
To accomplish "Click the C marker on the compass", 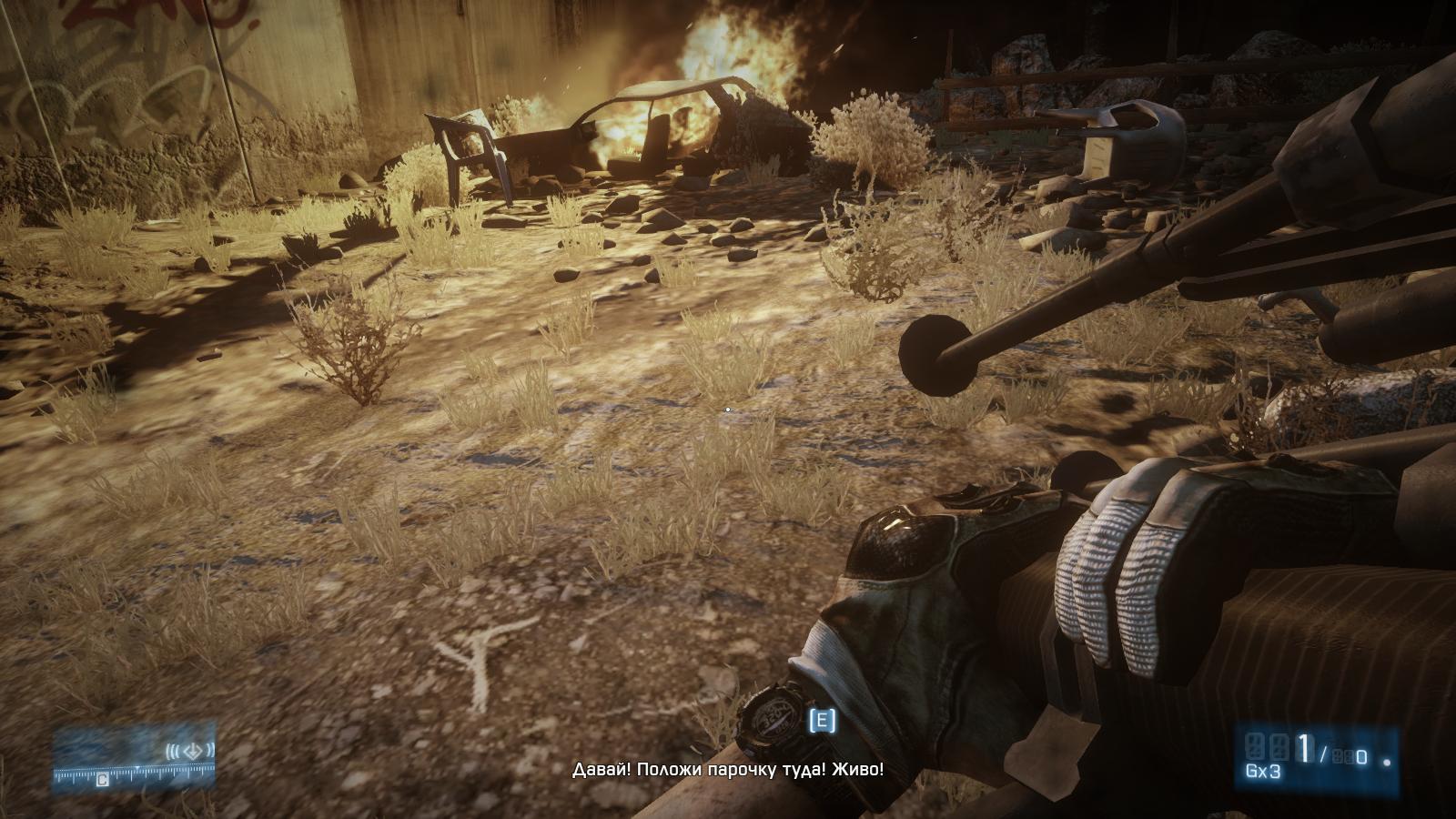I will pyautogui.click(x=102, y=780).
